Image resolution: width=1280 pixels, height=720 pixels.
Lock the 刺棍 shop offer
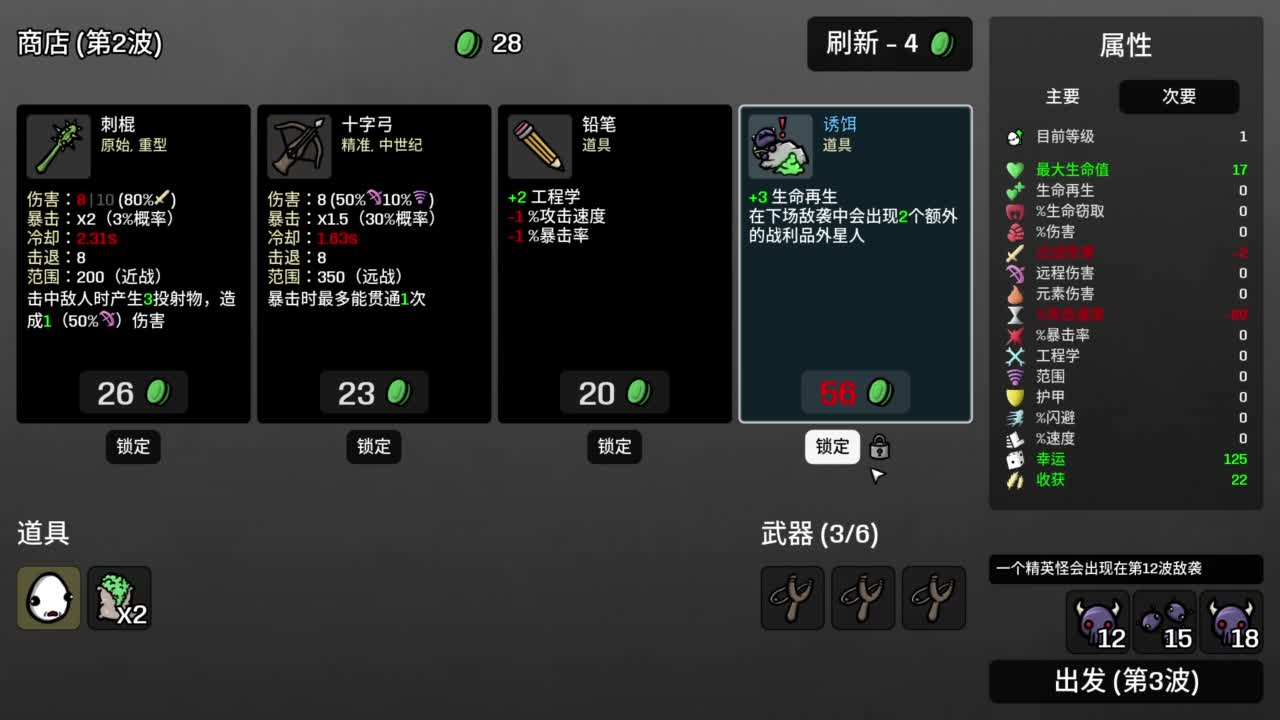[x=132, y=447]
